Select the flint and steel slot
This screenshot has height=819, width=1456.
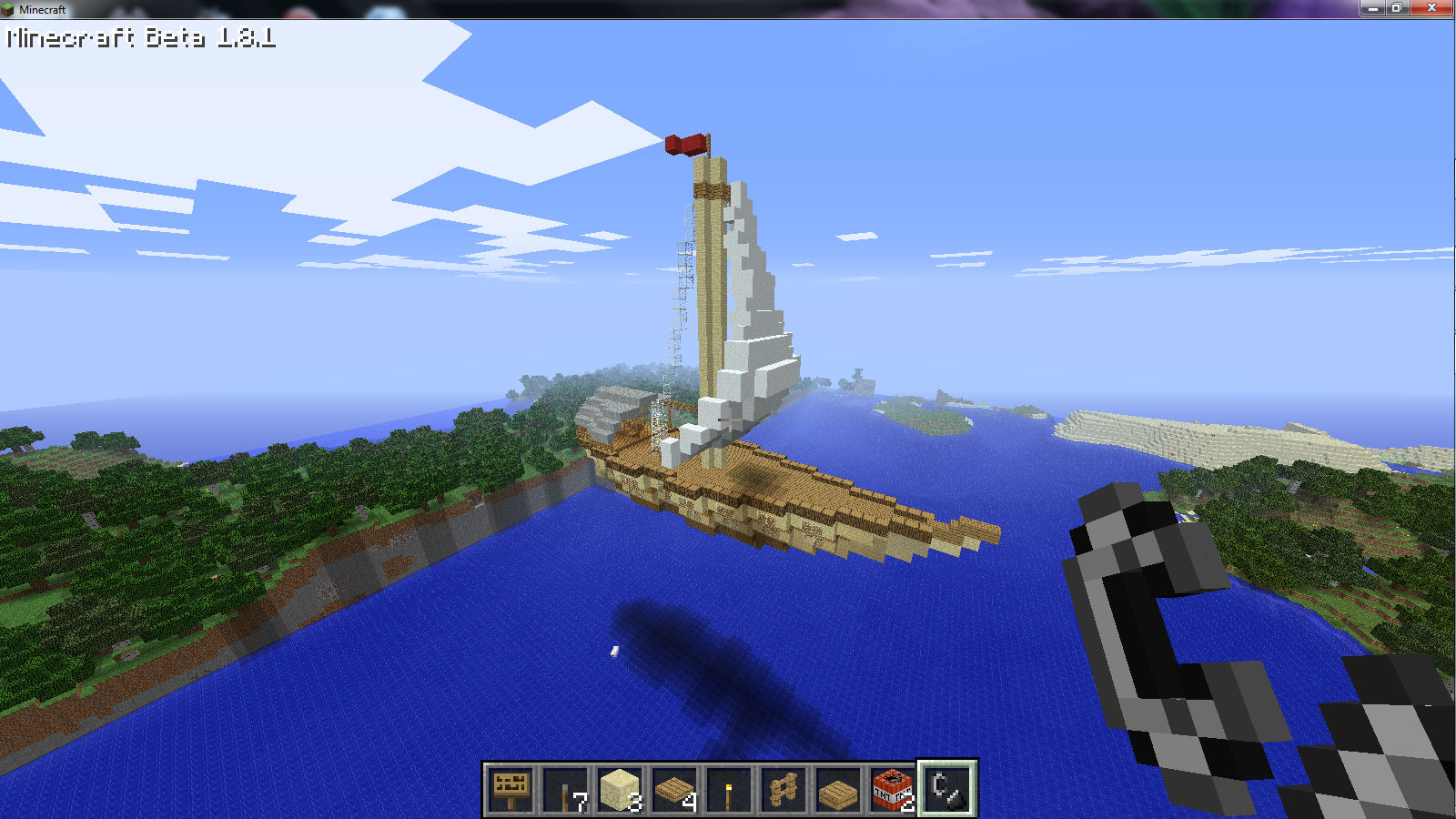(x=947, y=789)
